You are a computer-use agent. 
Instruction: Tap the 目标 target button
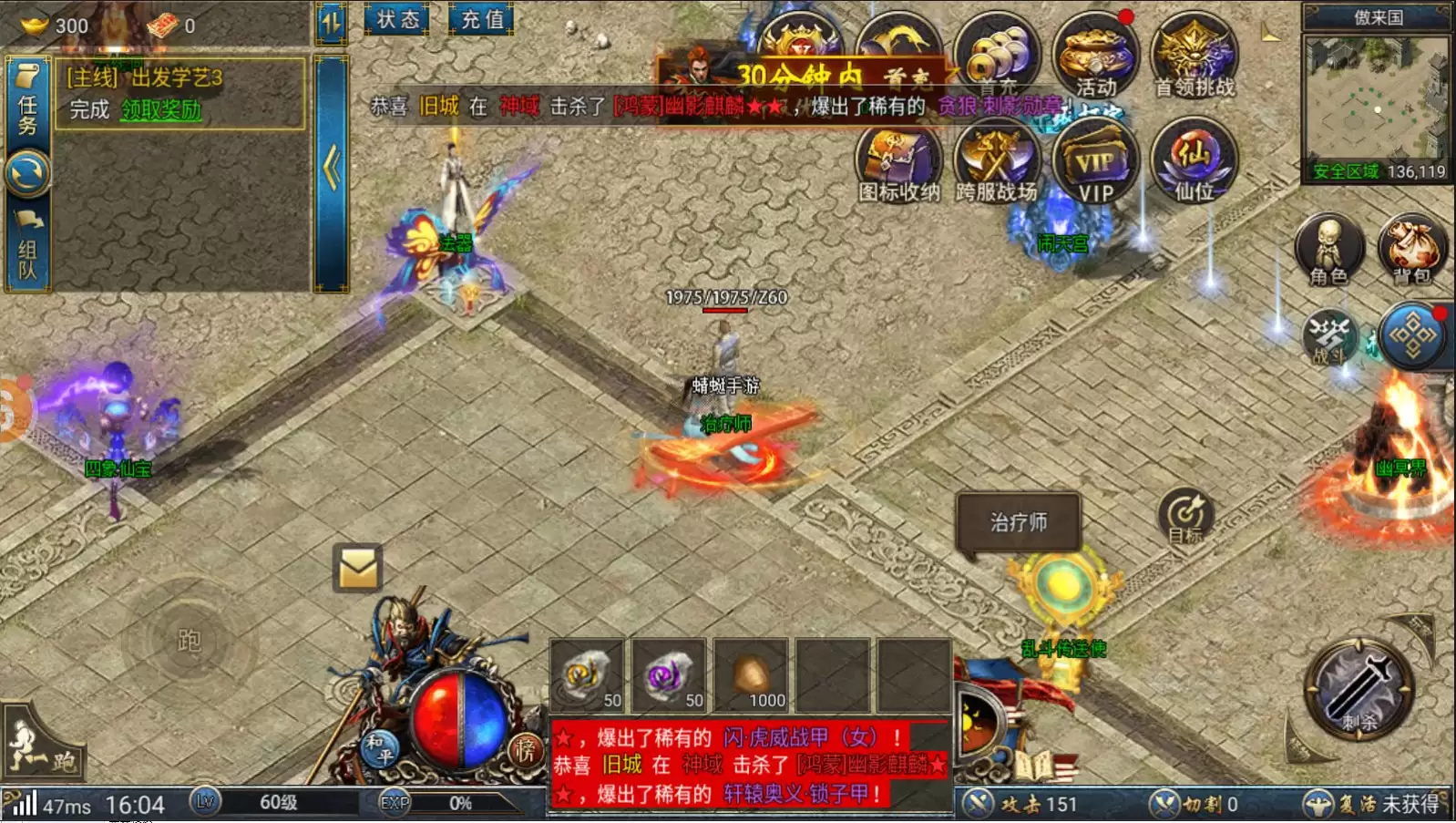[x=1186, y=517]
